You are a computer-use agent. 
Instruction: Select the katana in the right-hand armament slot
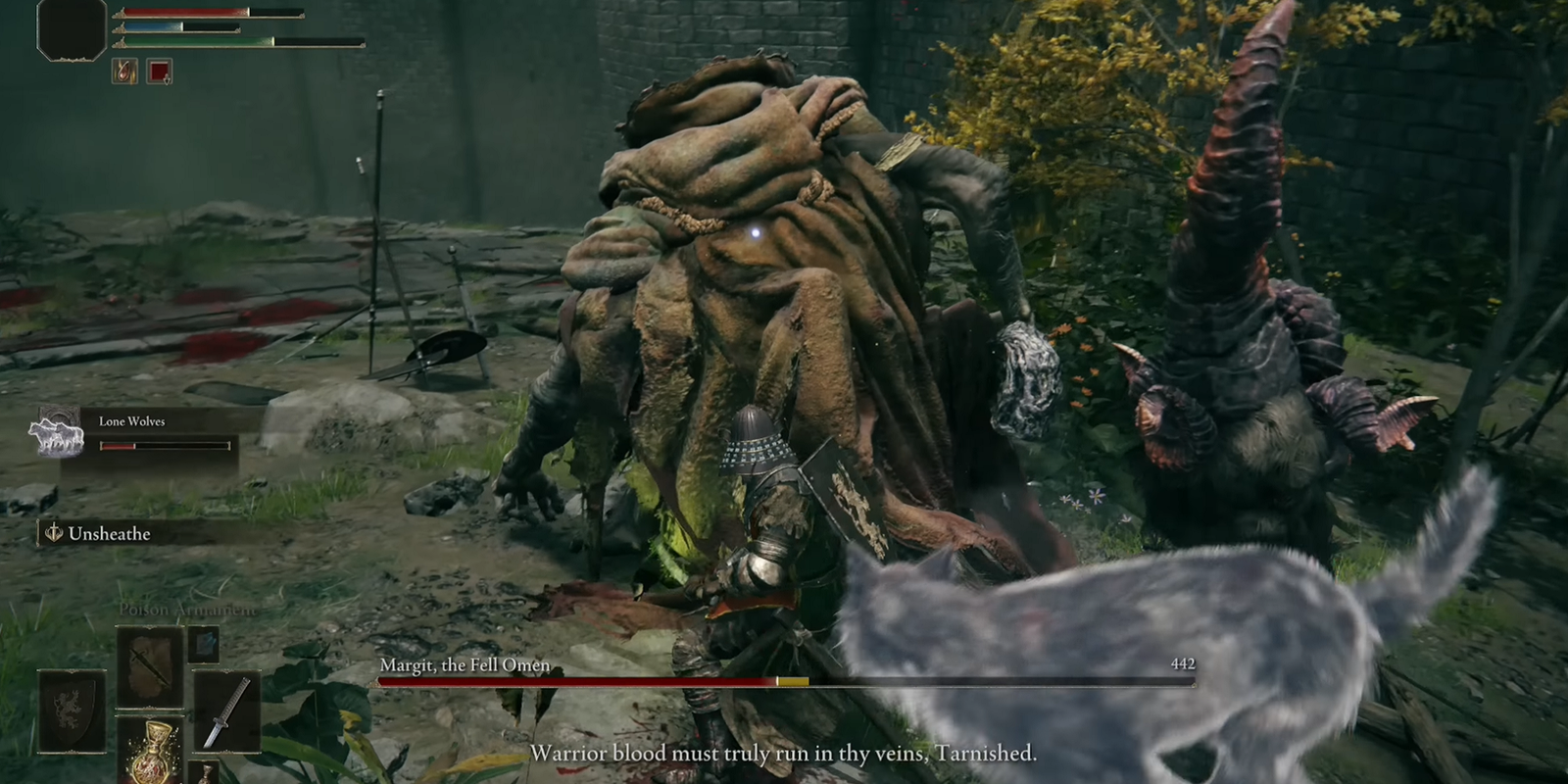tap(227, 710)
